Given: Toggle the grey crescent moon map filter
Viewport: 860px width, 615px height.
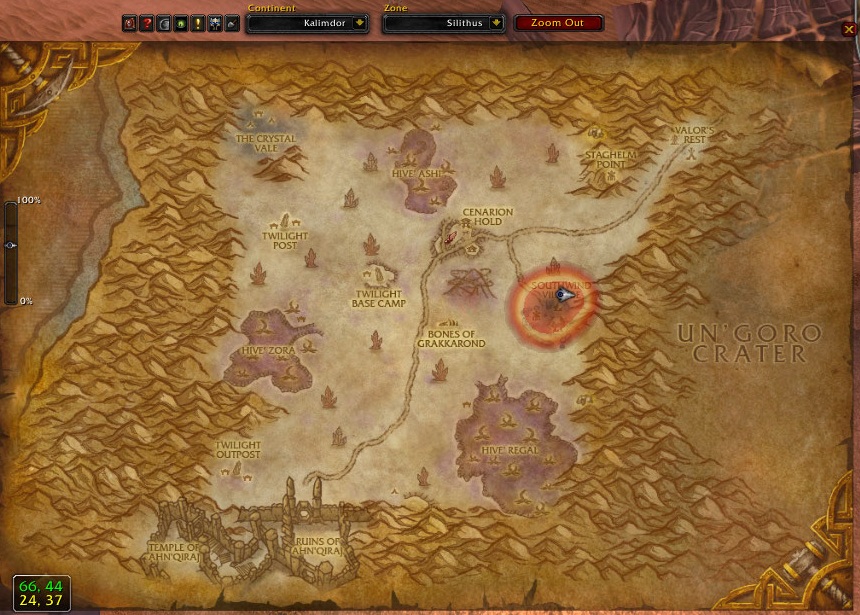Looking at the screenshot, I should 164,23.
